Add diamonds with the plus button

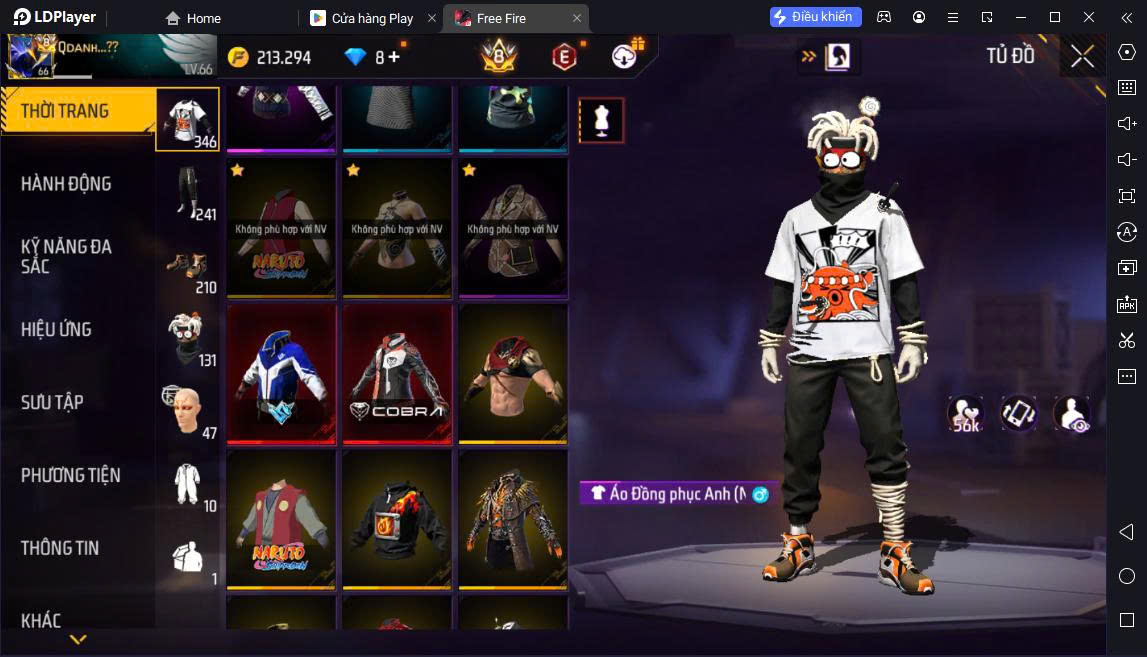pos(394,57)
